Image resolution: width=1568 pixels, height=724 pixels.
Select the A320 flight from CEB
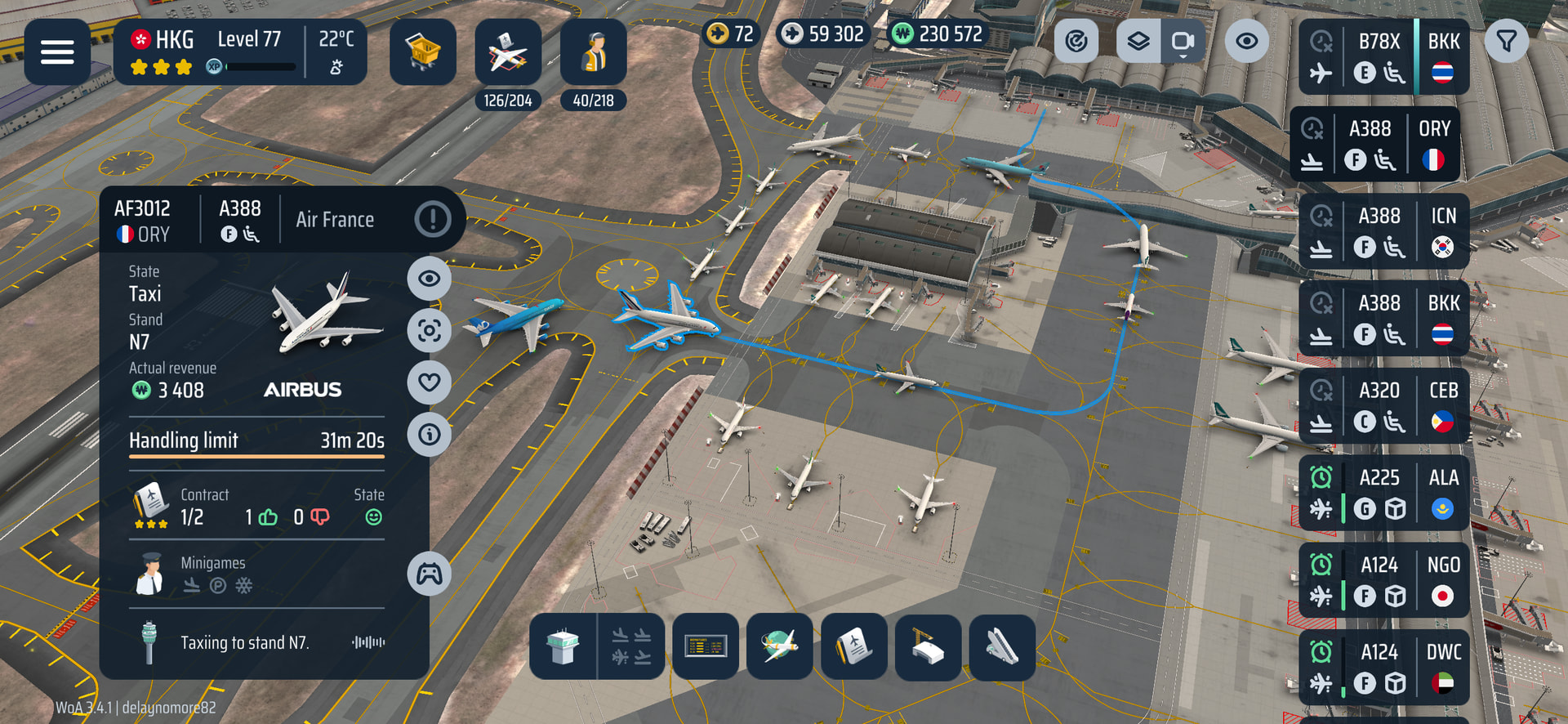(1383, 406)
